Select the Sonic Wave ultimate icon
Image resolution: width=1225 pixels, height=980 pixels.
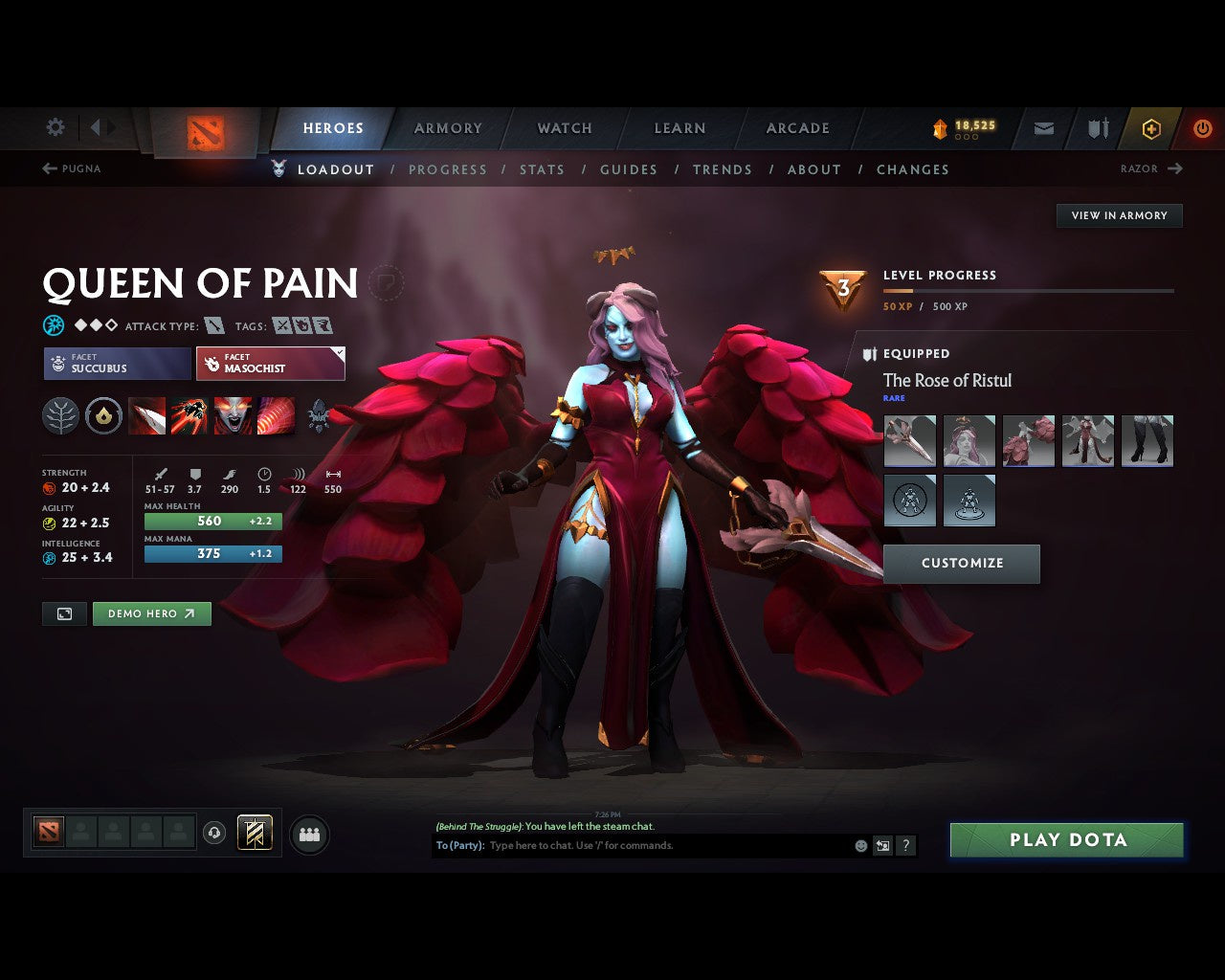(276, 415)
